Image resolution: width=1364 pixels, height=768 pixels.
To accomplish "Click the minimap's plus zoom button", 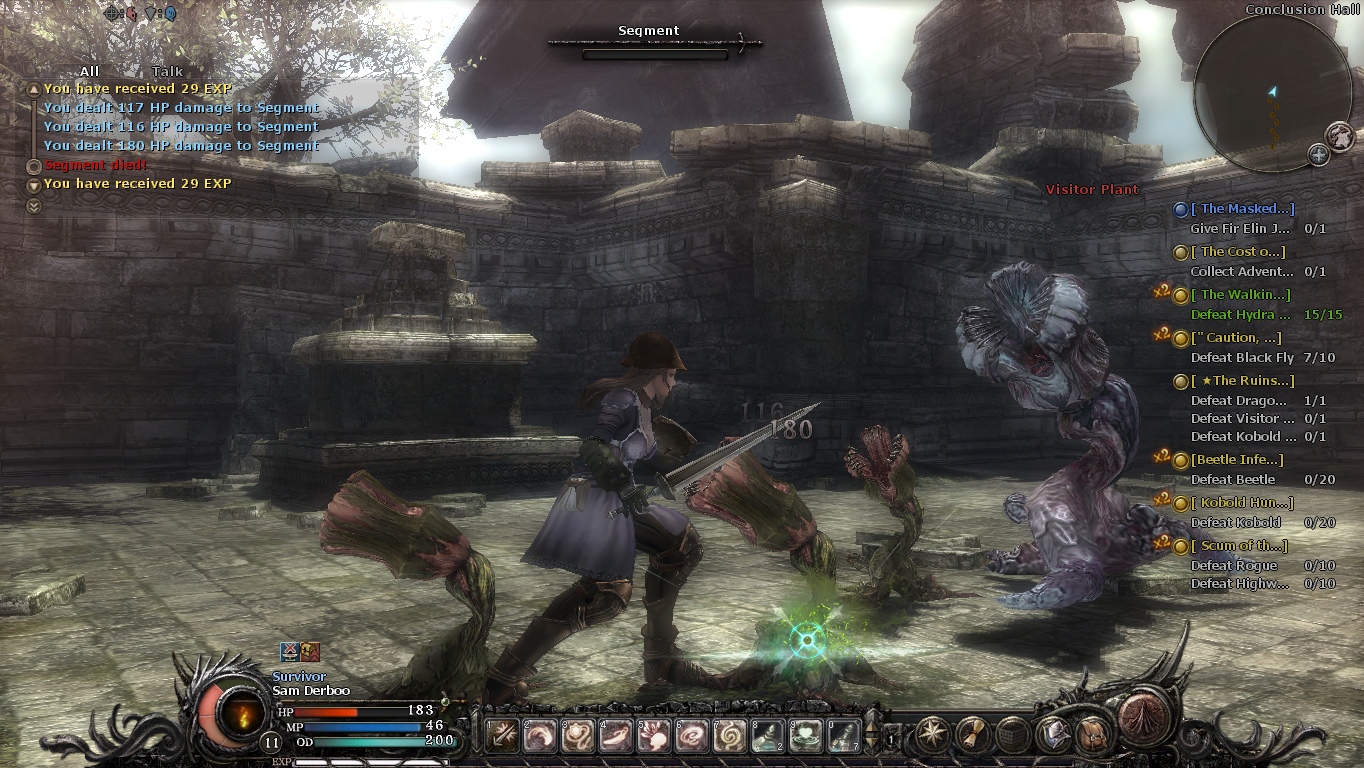I will tap(1319, 155).
